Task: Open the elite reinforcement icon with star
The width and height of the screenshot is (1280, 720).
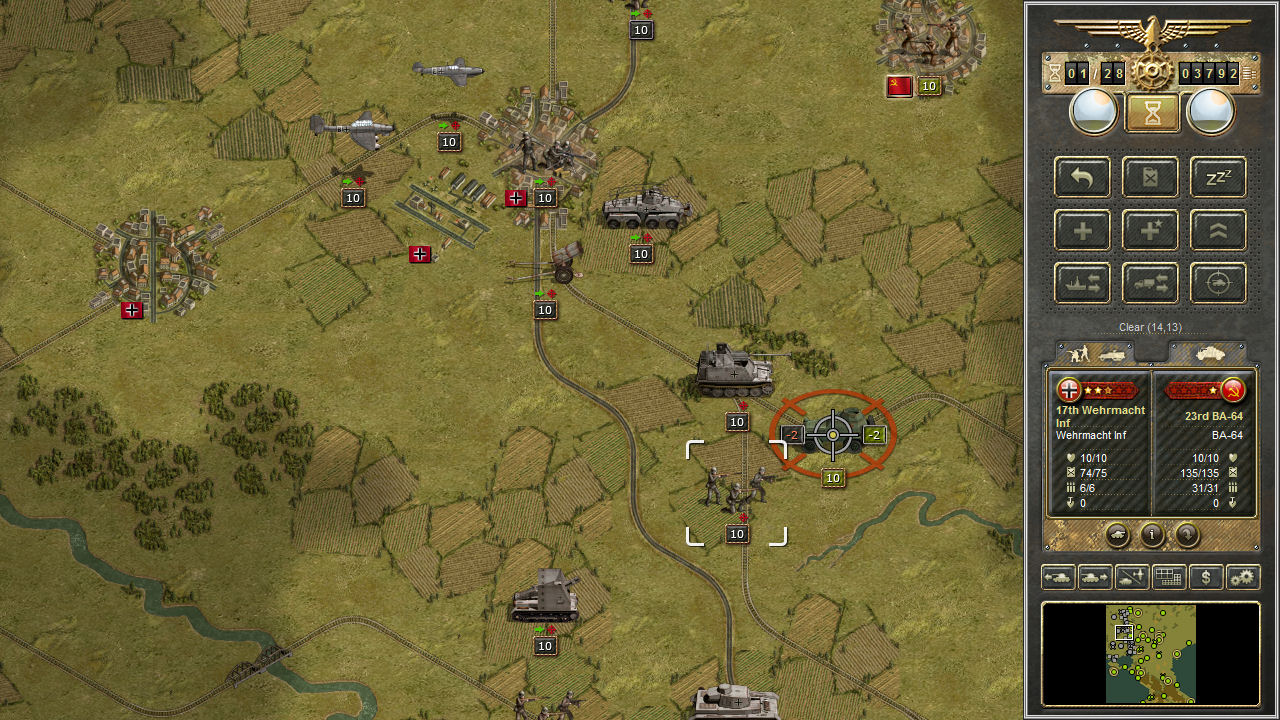Action: (x=1149, y=230)
